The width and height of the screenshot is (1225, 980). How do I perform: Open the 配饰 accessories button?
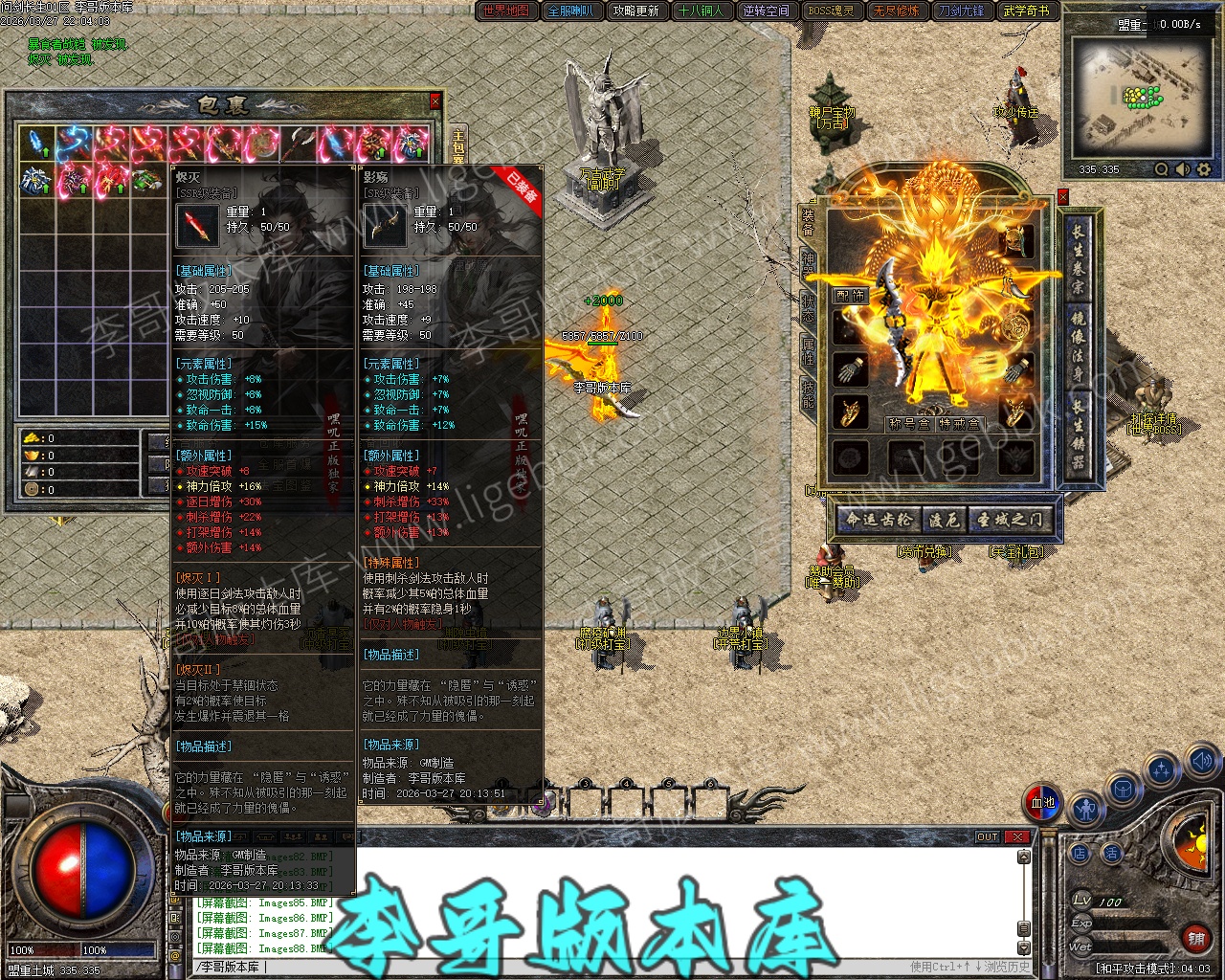pos(850,296)
